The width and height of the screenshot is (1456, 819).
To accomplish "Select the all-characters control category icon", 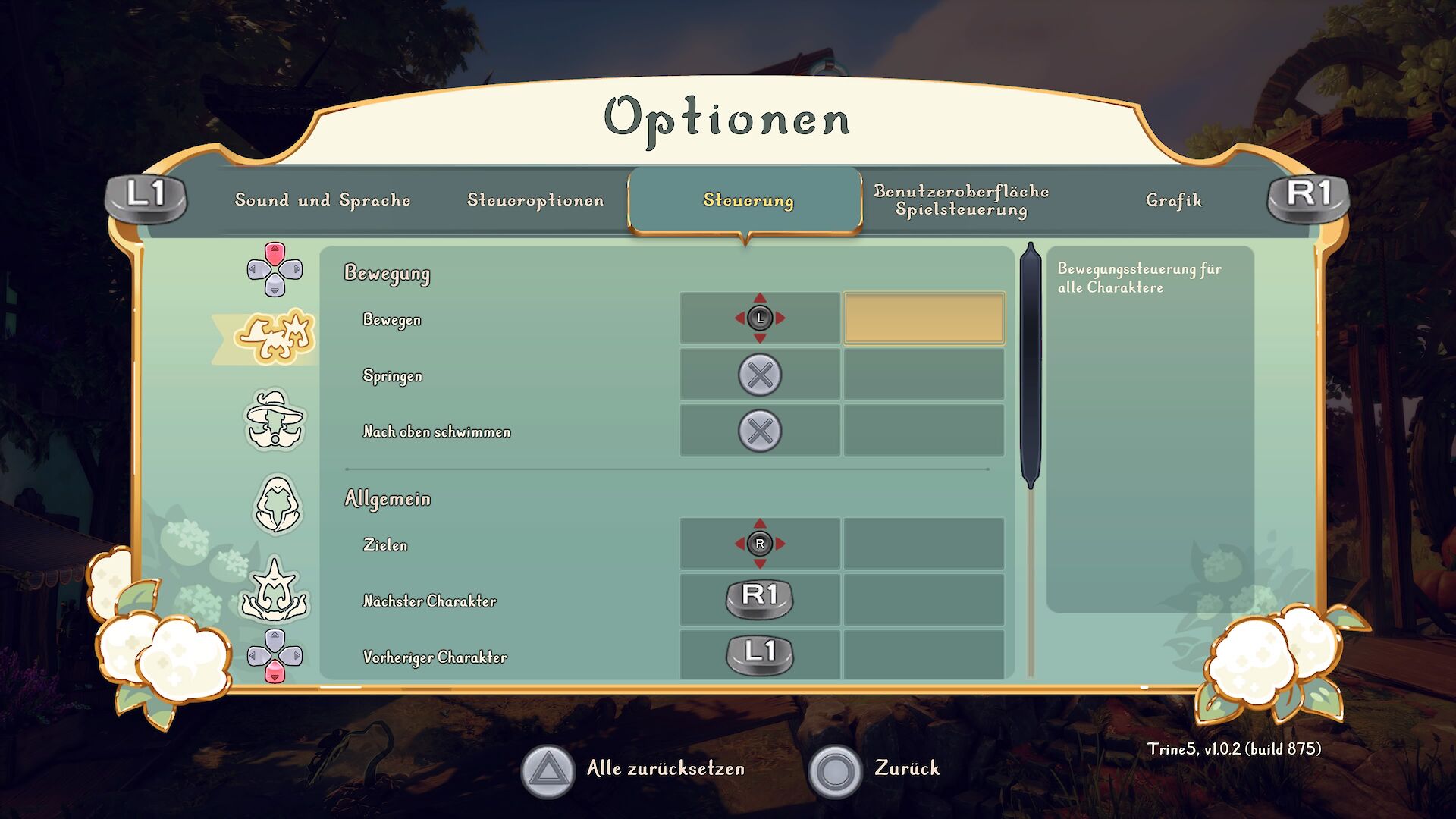I will tap(275, 336).
